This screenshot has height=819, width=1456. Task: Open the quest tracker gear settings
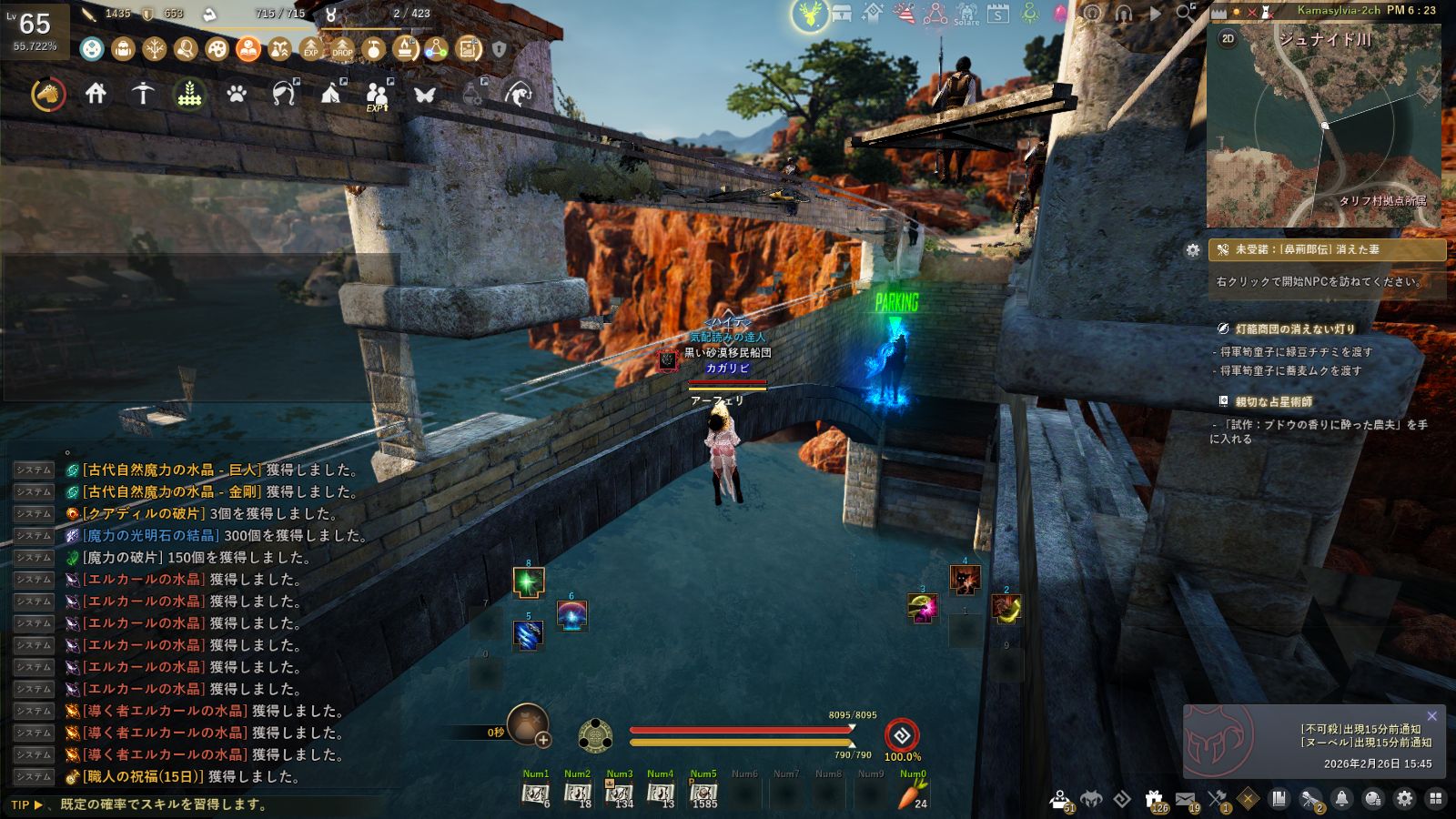(x=1193, y=249)
